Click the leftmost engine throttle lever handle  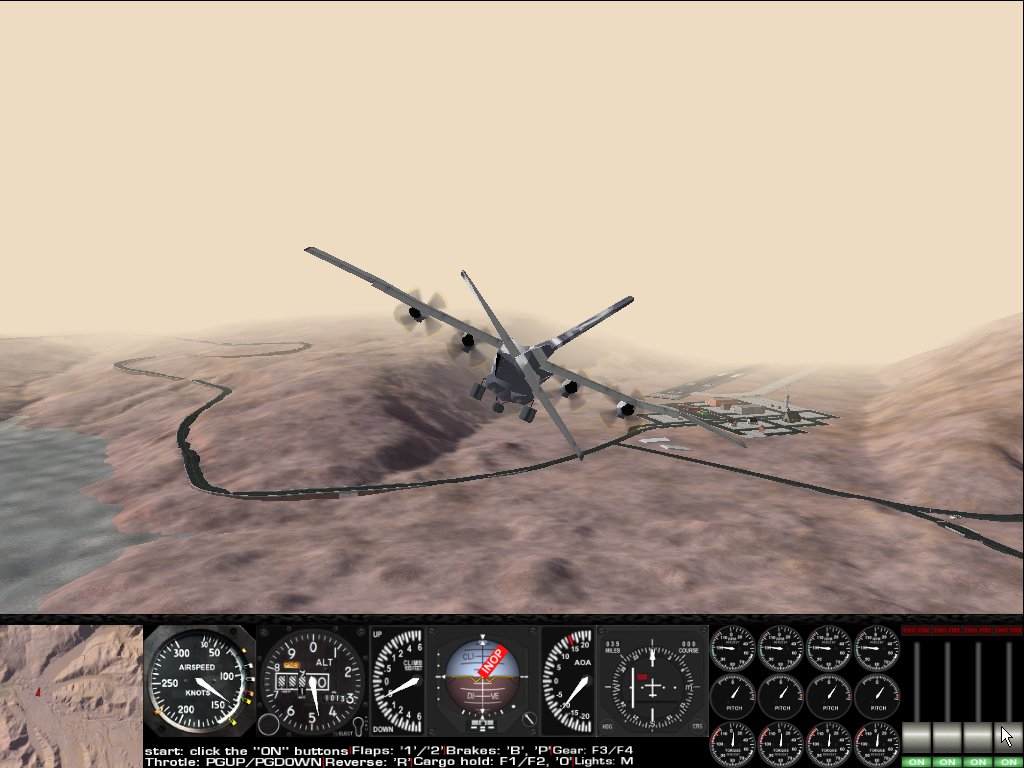click(917, 737)
